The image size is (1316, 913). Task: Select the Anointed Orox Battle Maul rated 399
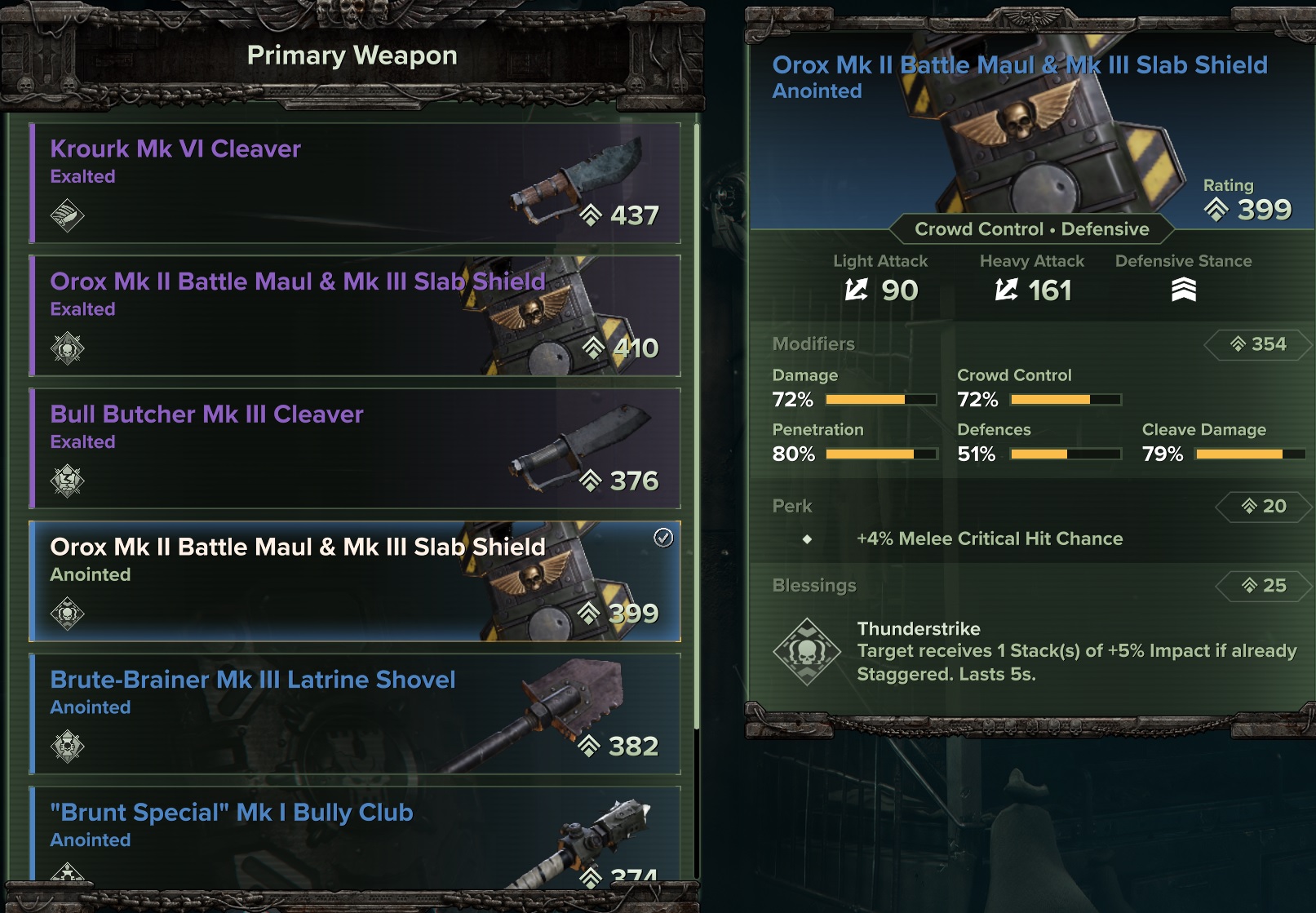[355, 581]
